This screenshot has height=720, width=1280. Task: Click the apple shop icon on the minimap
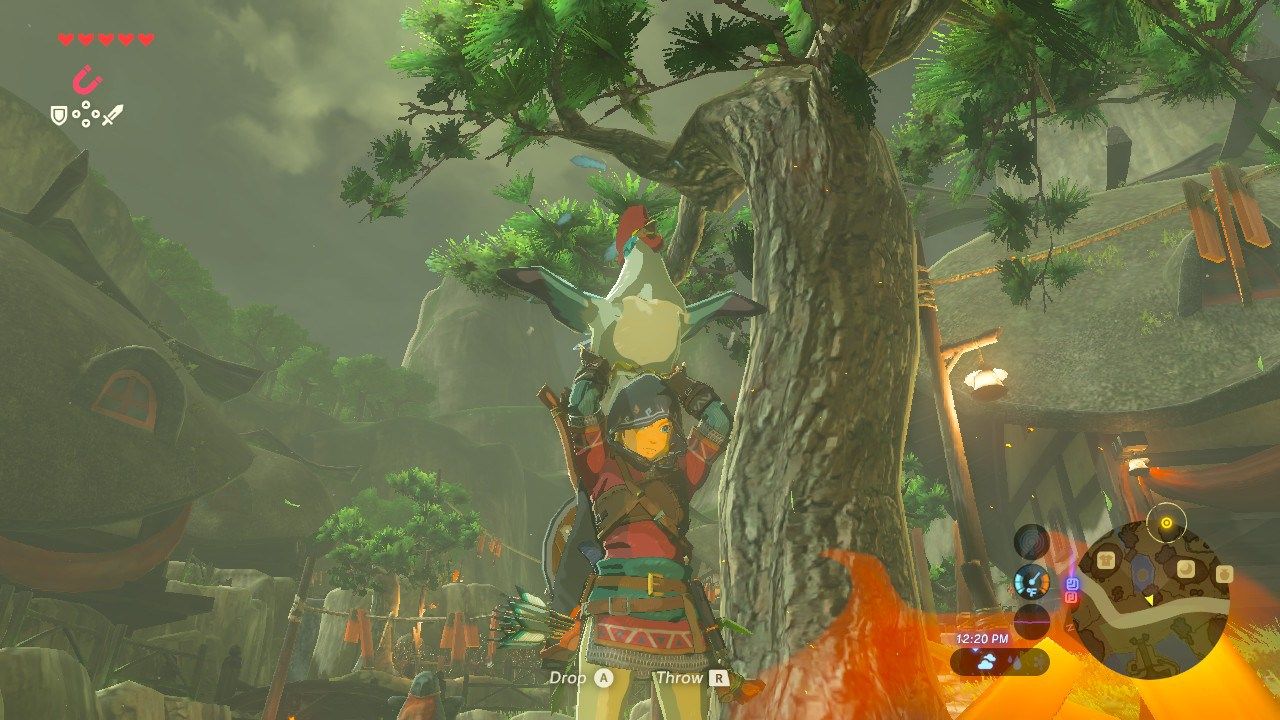[x=1225, y=574]
